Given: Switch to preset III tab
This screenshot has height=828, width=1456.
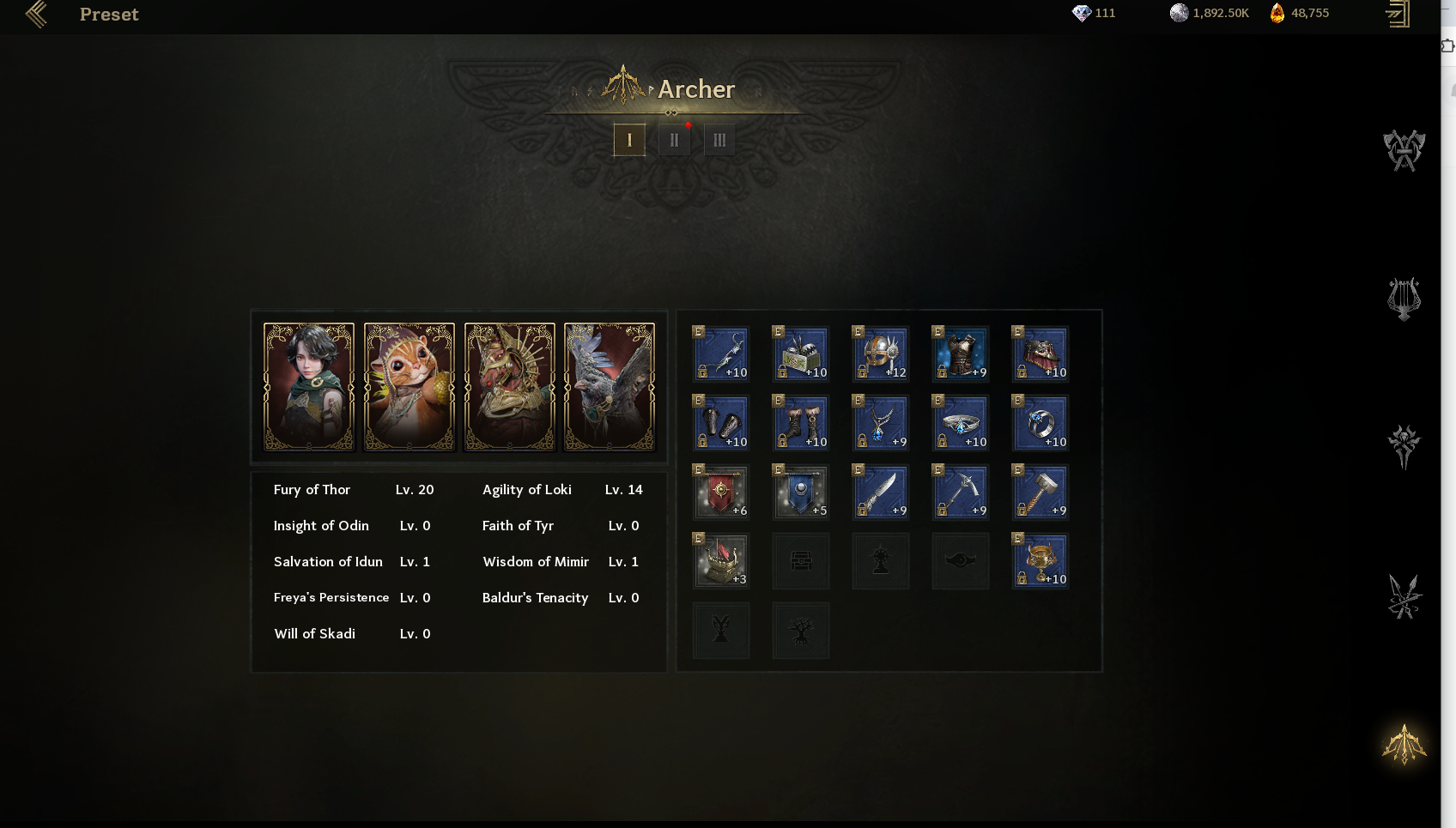Looking at the screenshot, I should [x=719, y=140].
